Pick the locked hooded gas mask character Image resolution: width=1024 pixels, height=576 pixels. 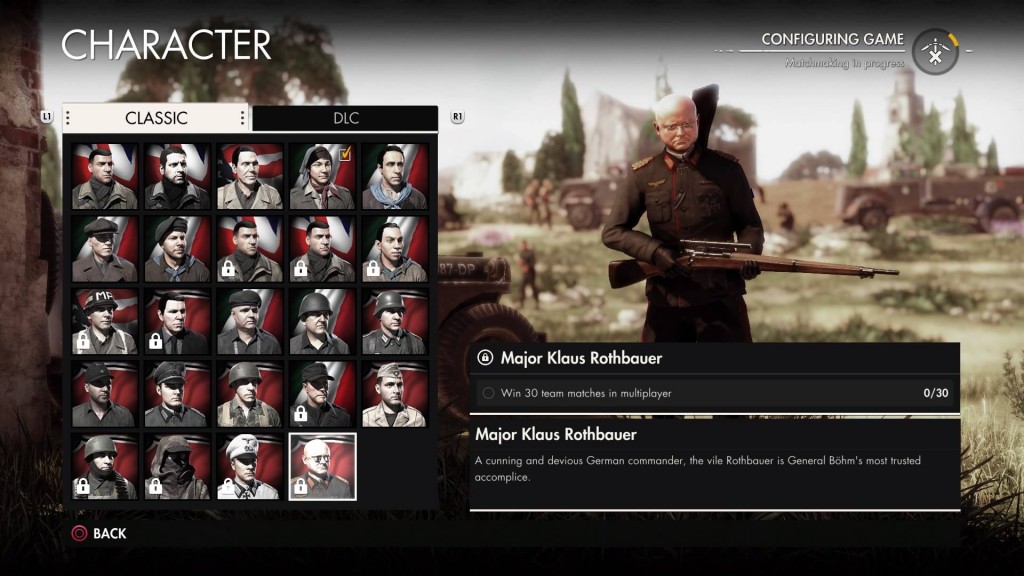tap(177, 466)
